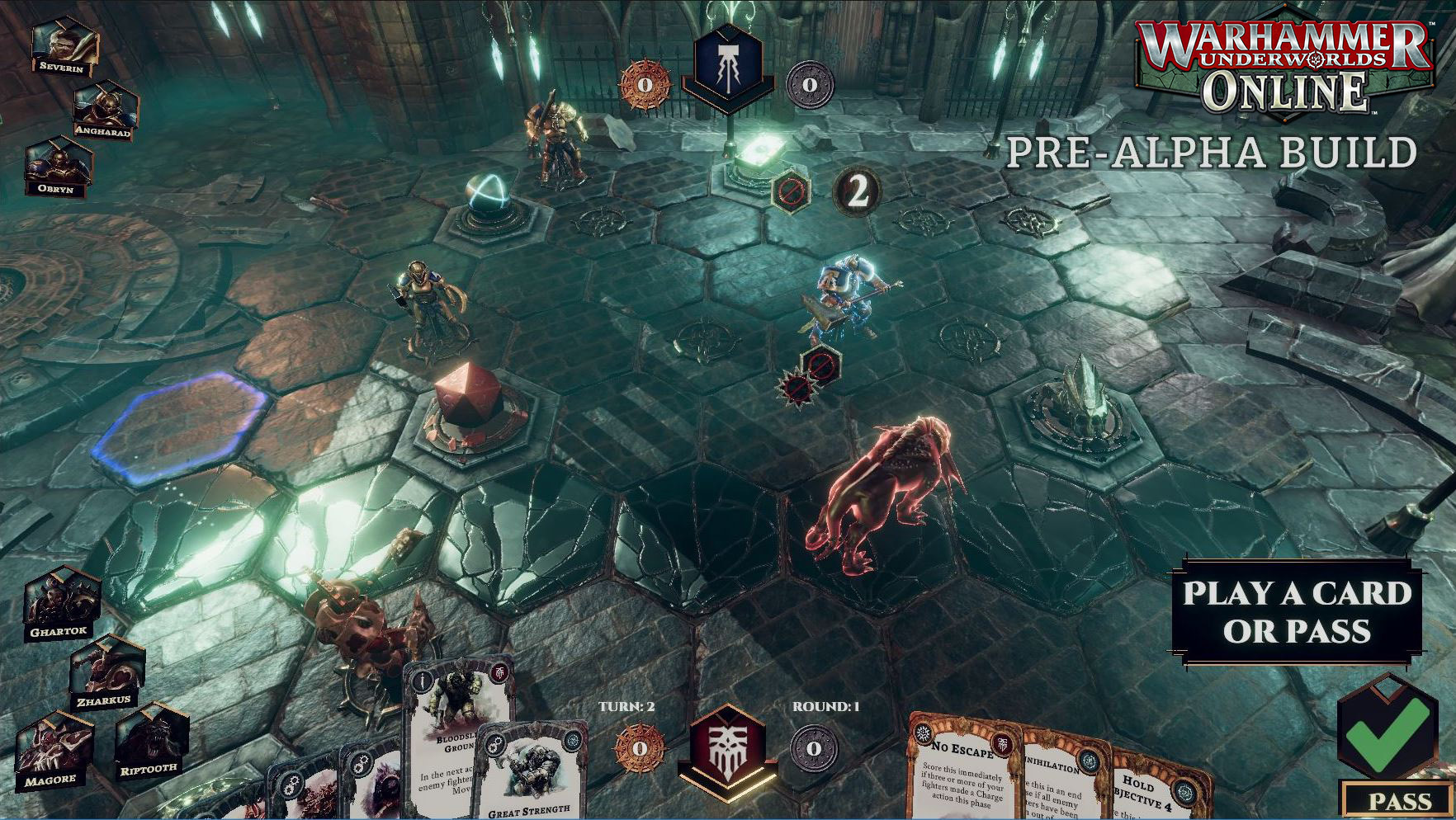Choose the Ghartok fighter portrait

(x=60, y=603)
